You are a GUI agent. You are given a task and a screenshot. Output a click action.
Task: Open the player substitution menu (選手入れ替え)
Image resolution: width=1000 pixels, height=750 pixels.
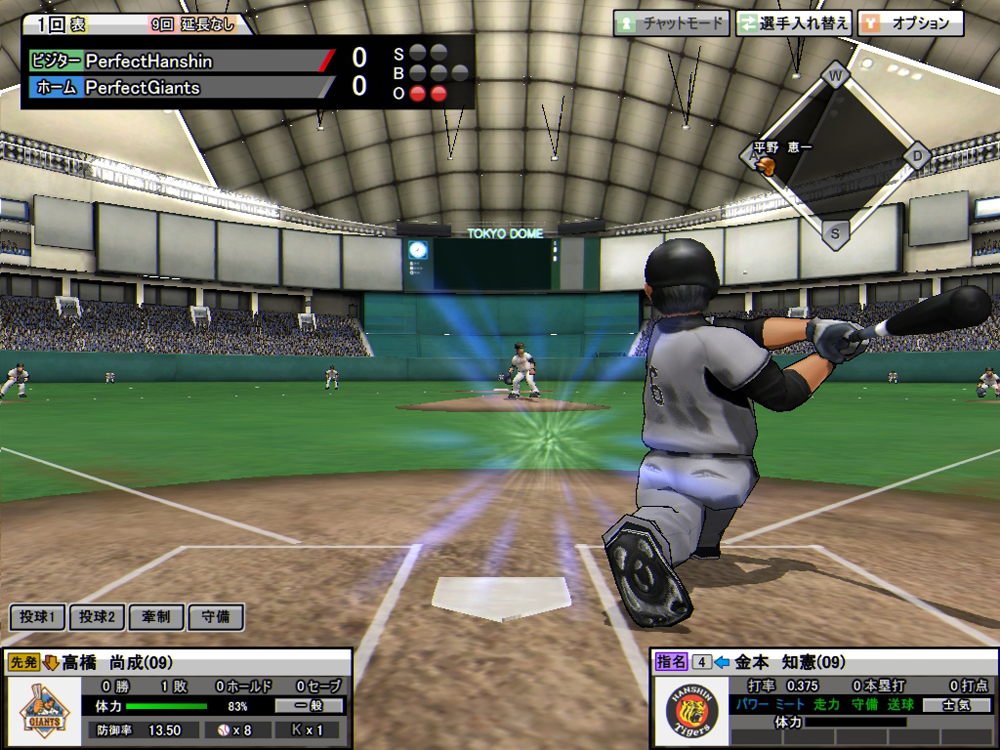point(793,23)
